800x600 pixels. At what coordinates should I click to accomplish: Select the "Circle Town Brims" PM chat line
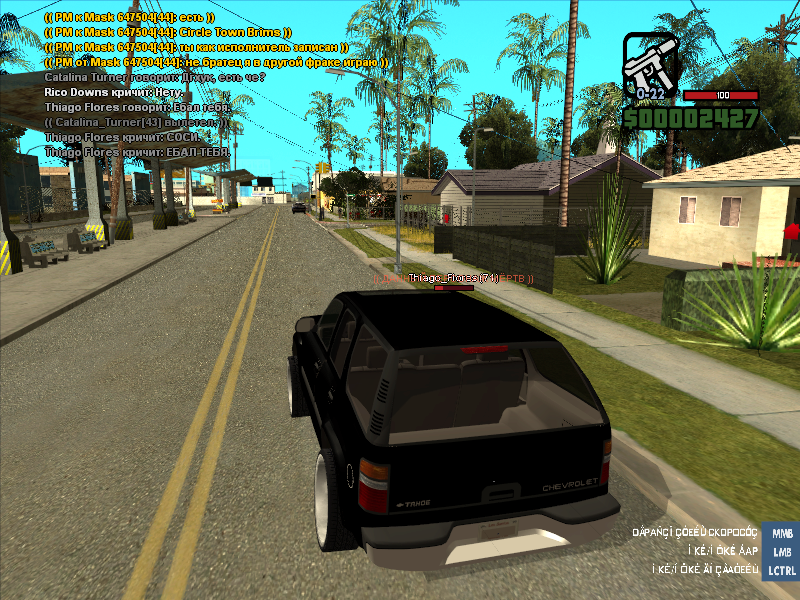(x=168, y=32)
